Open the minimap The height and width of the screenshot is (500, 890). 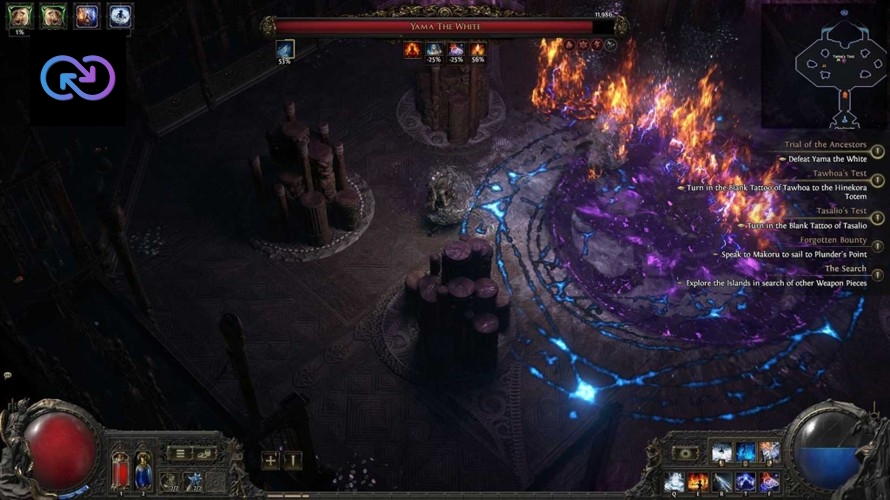click(824, 67)
